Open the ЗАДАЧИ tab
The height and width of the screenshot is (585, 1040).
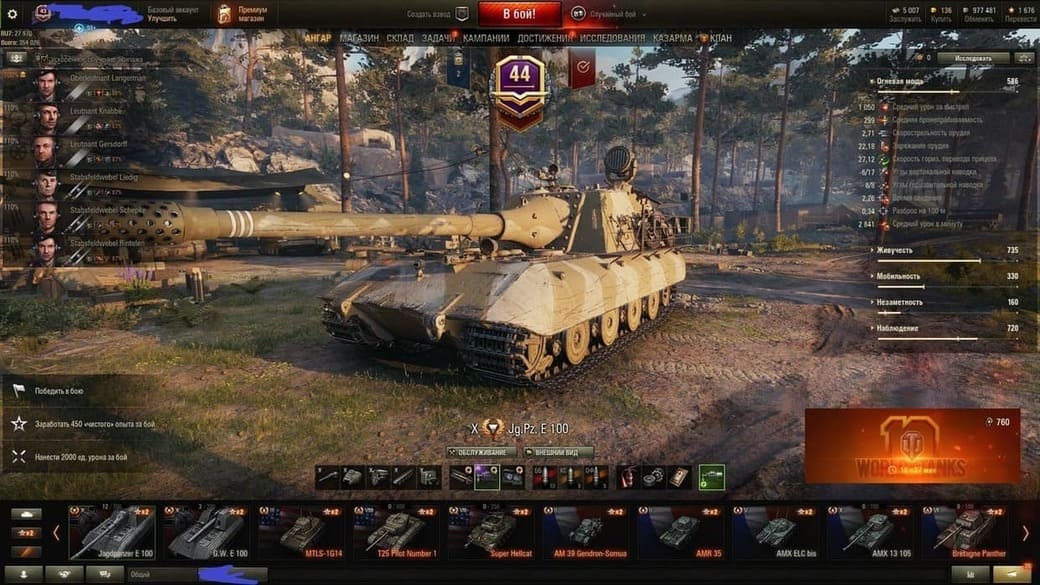pyautogui.click(x=437, y=38)
